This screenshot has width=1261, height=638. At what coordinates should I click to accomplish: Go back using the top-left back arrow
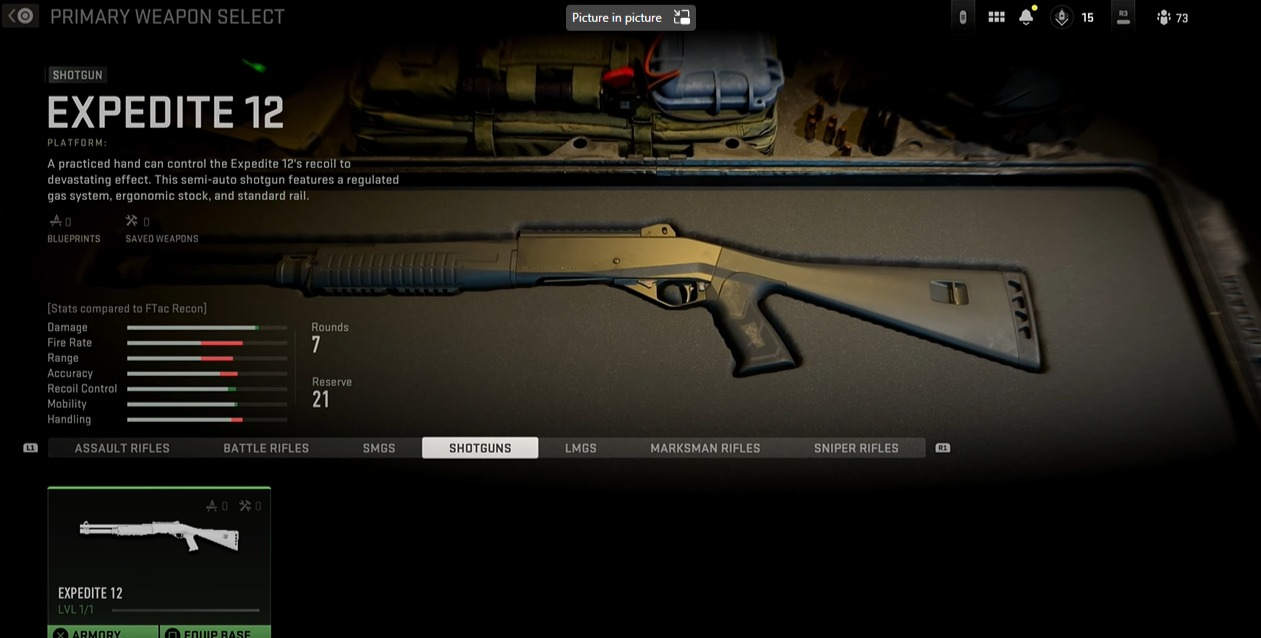(21, 17)
